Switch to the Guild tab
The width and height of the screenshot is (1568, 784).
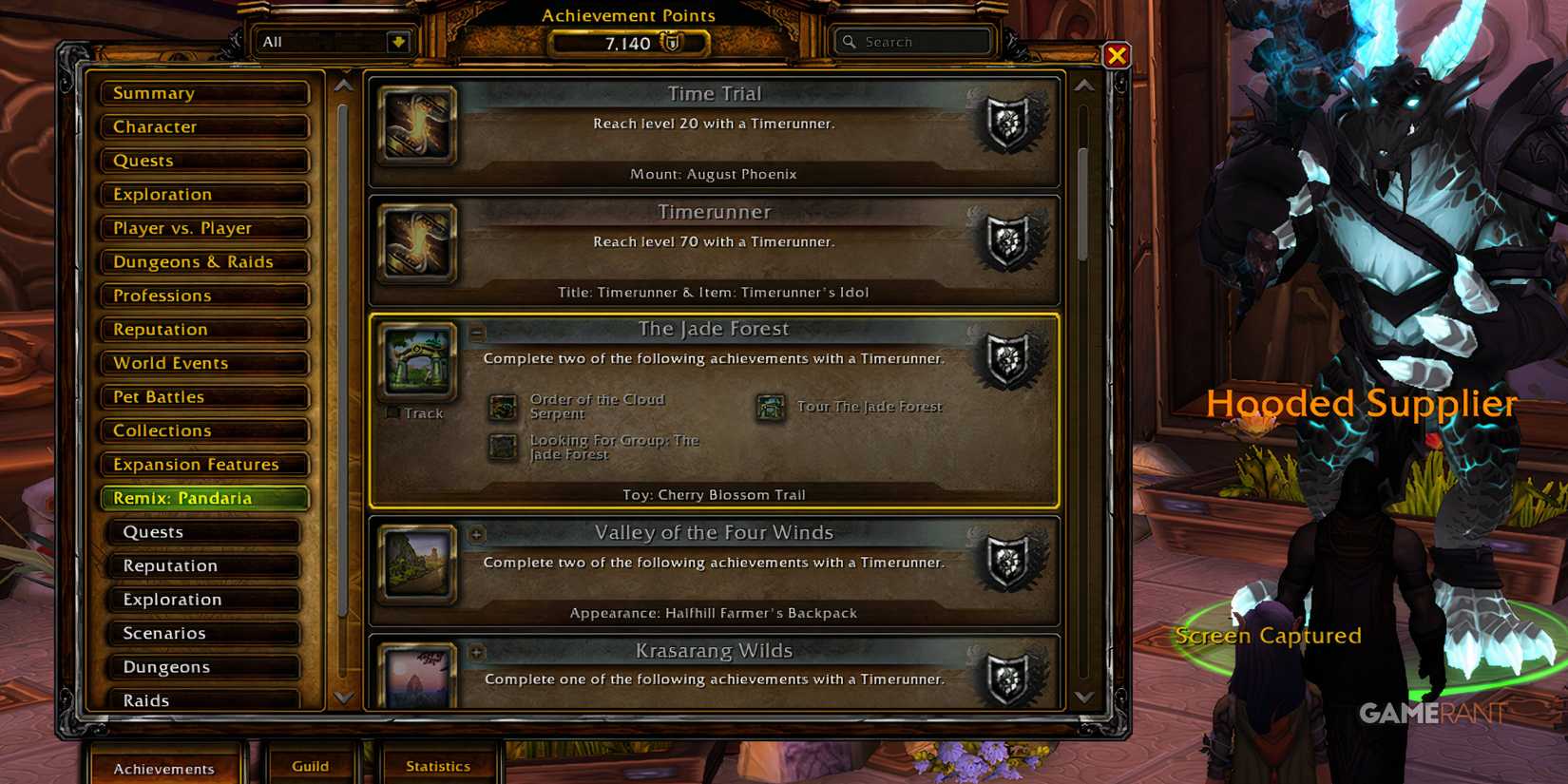[x=311, y=766]
